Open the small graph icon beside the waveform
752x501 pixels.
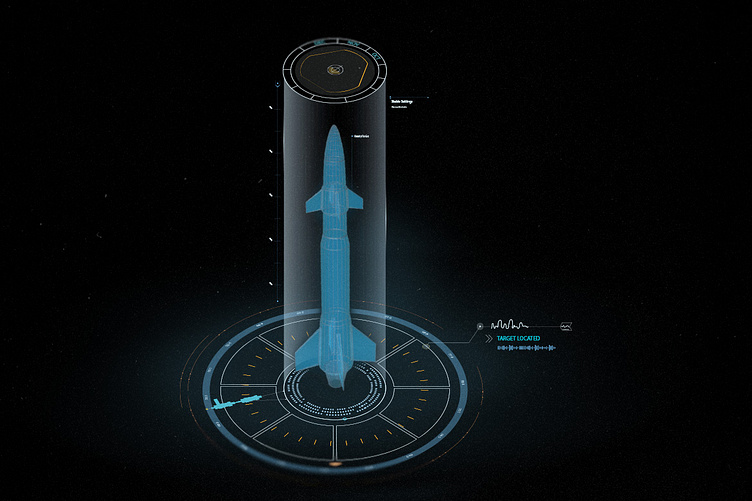pos(567,327)
